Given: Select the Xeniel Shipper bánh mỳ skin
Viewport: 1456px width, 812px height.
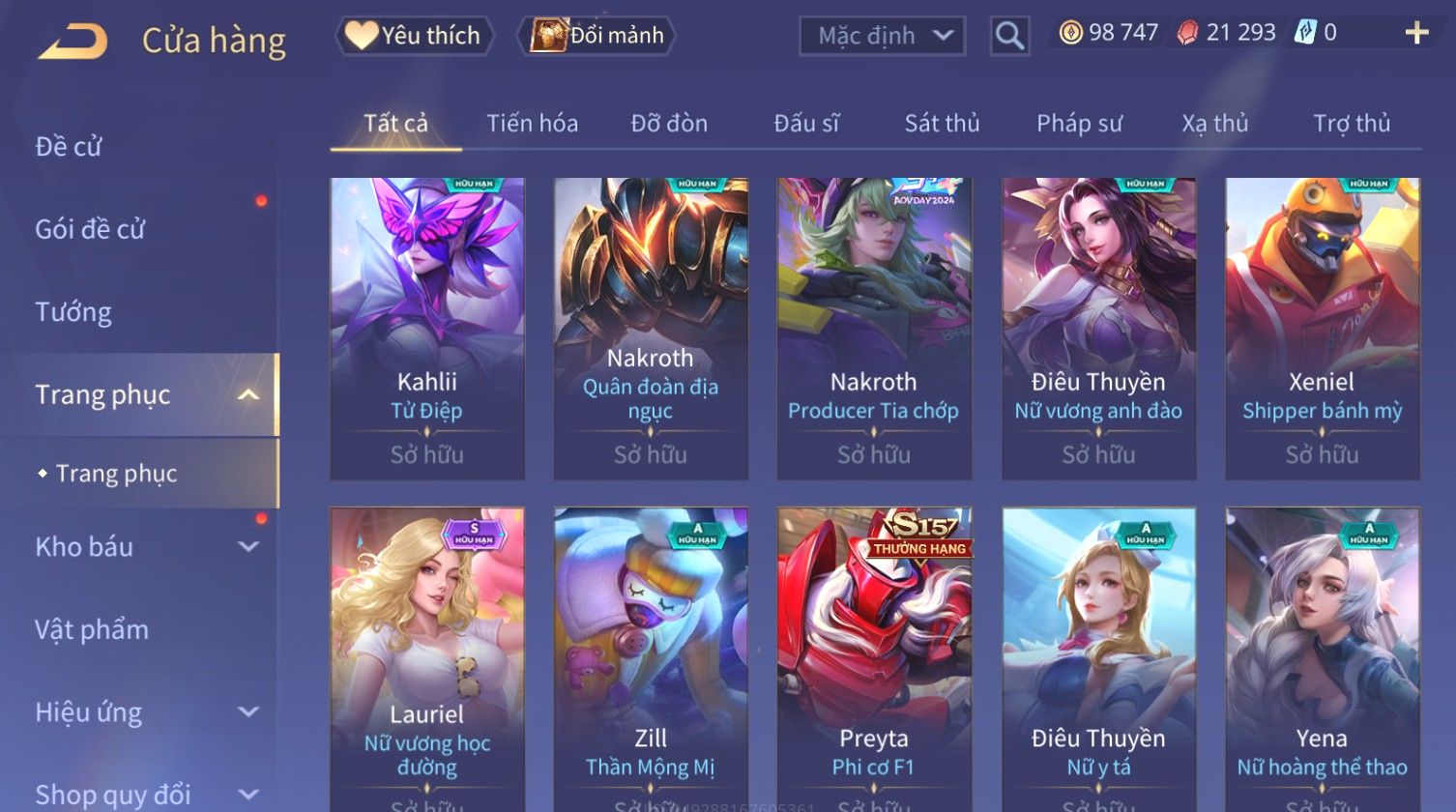Looking at the screenshot, I should (1322, 327).
